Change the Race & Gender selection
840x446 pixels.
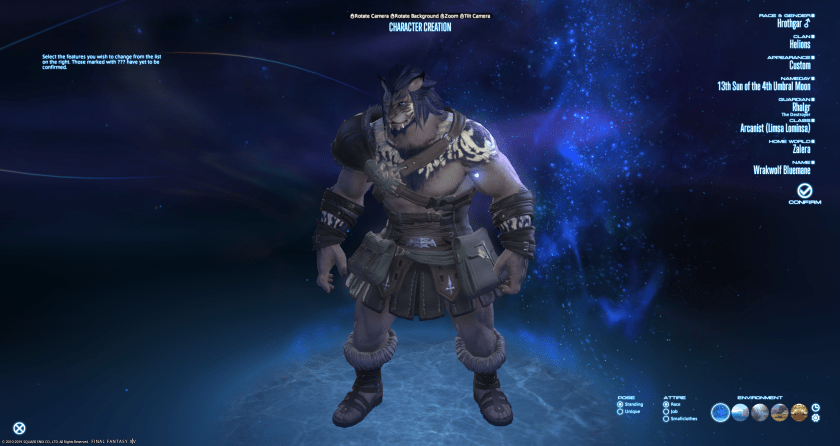click(795, 23)
